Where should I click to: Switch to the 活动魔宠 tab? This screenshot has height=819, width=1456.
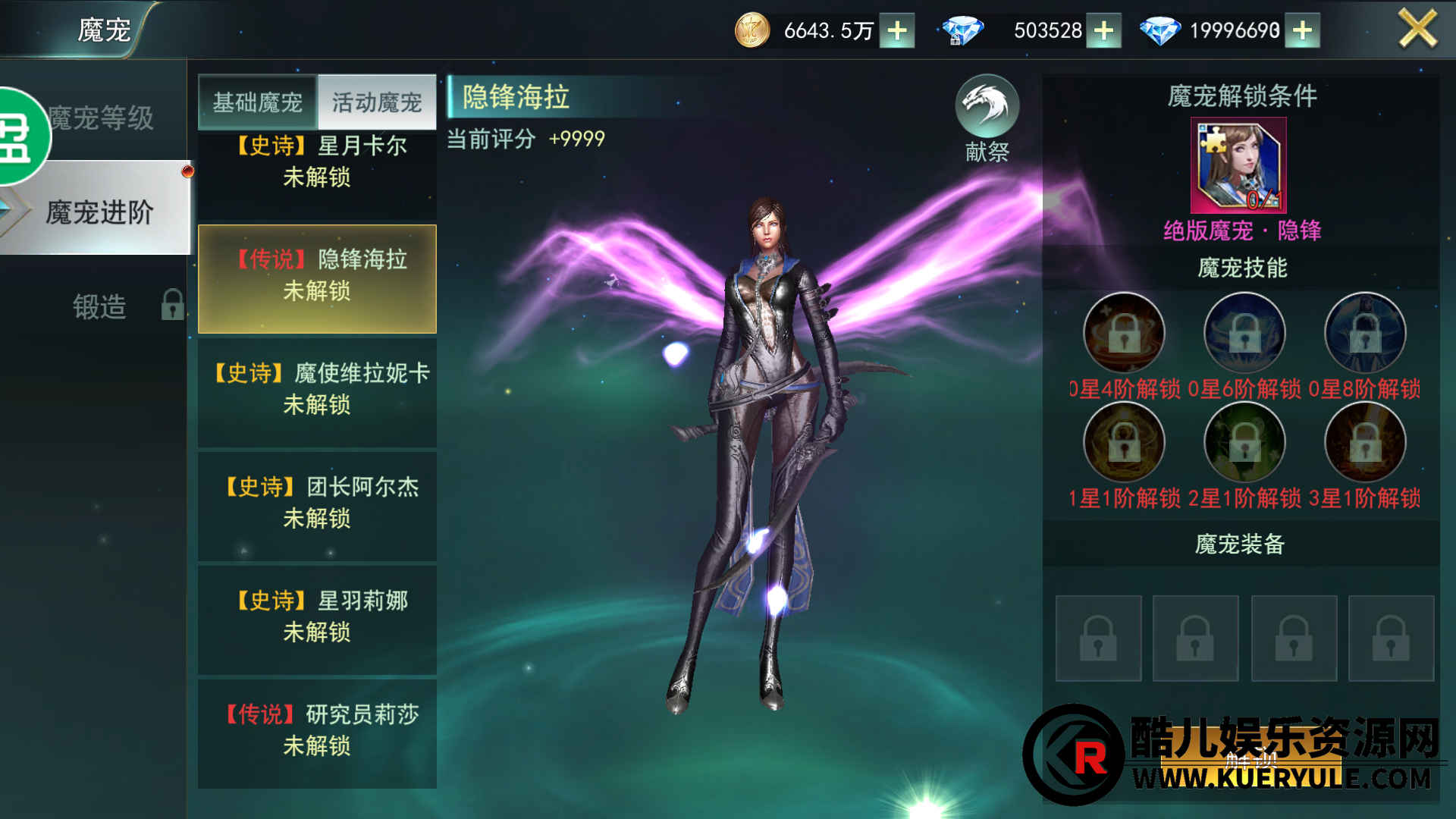point(376,102)
